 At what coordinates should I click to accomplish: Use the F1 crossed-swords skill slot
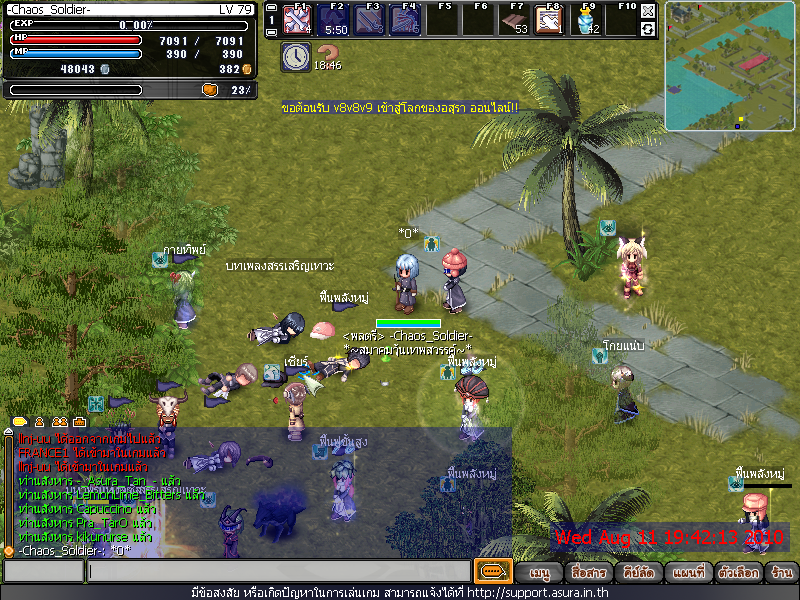point(296,19)
